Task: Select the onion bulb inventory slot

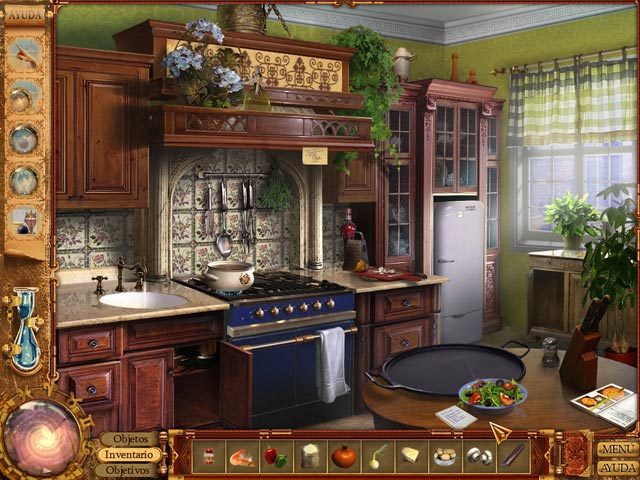Action: pos(378,456)
